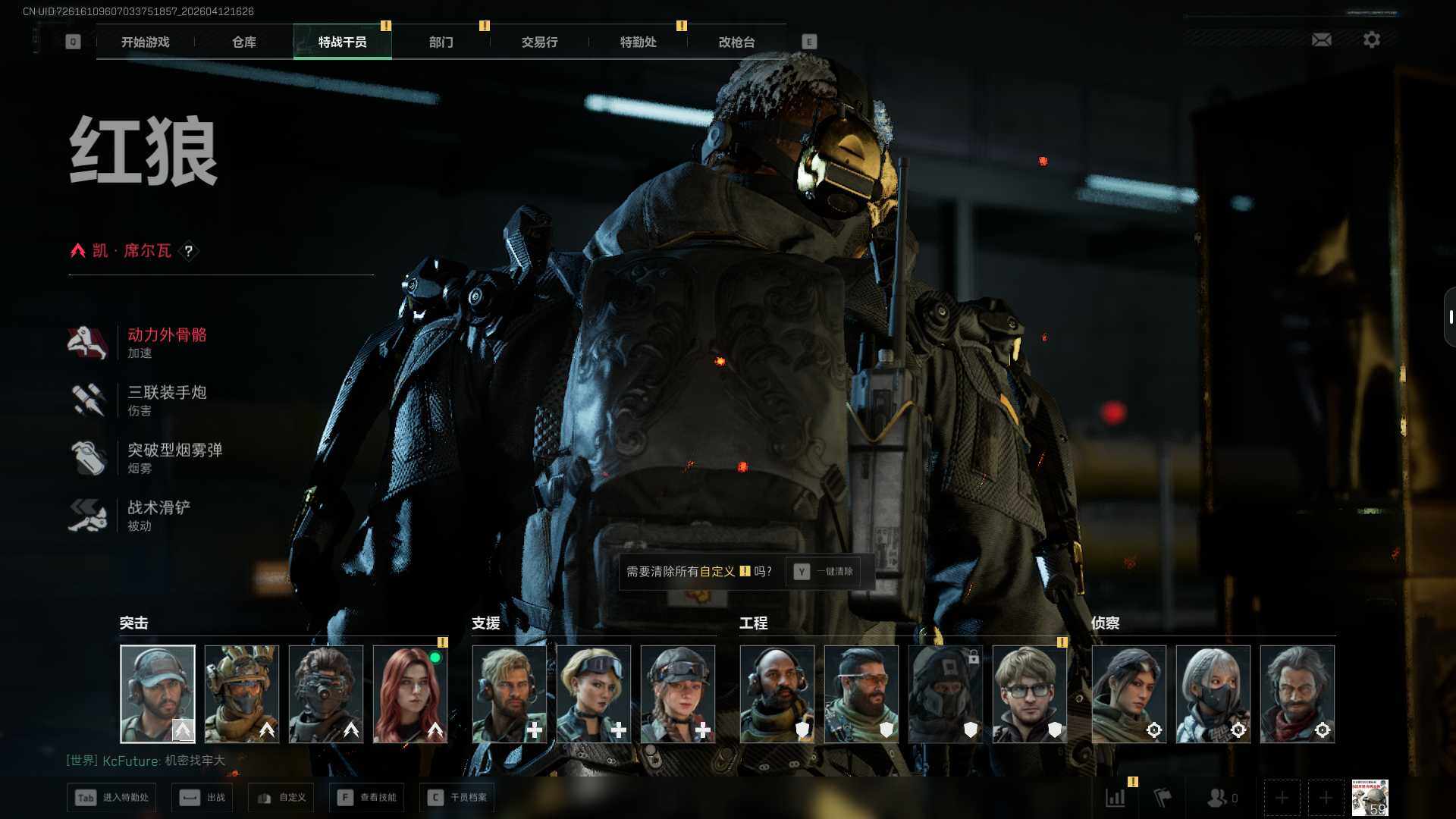
Task: Choose the locked engineer operator portrait
Action: (x=945, y=694)
